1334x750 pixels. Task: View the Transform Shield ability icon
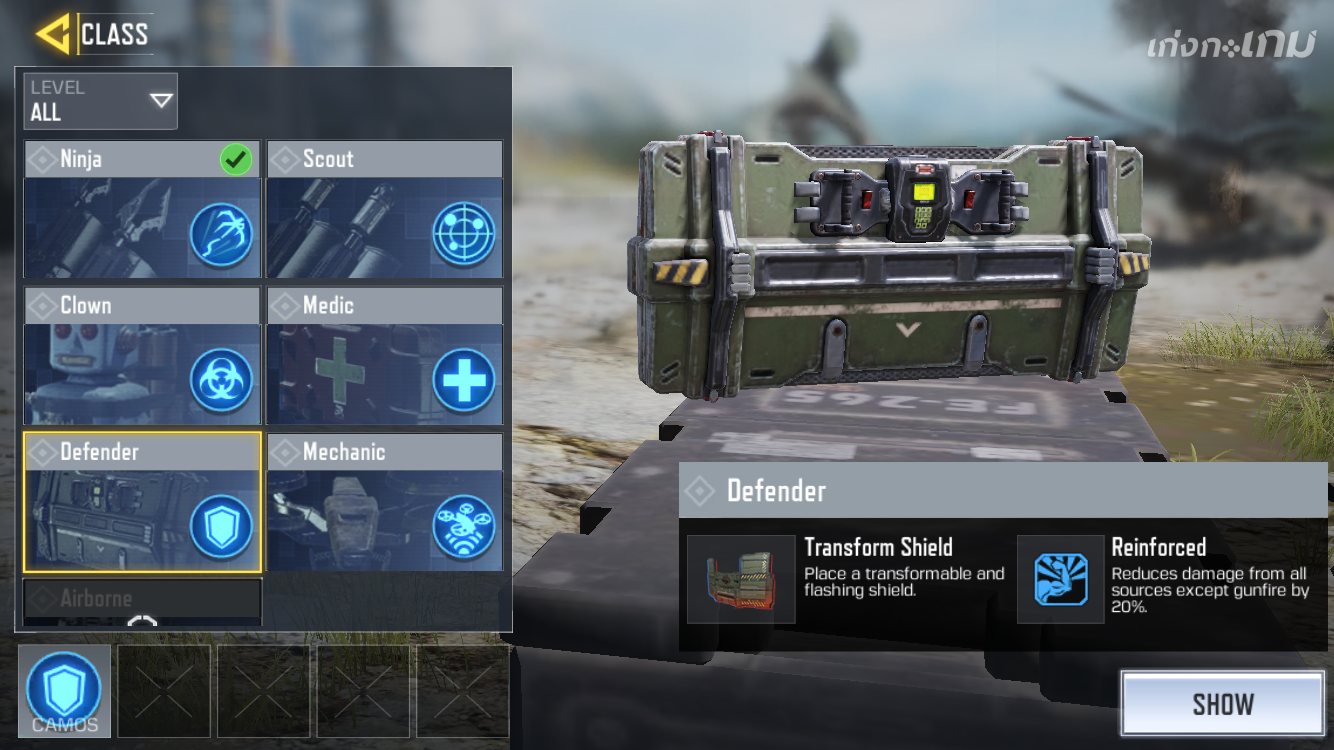pyautogui.click(x=741, y=579)
